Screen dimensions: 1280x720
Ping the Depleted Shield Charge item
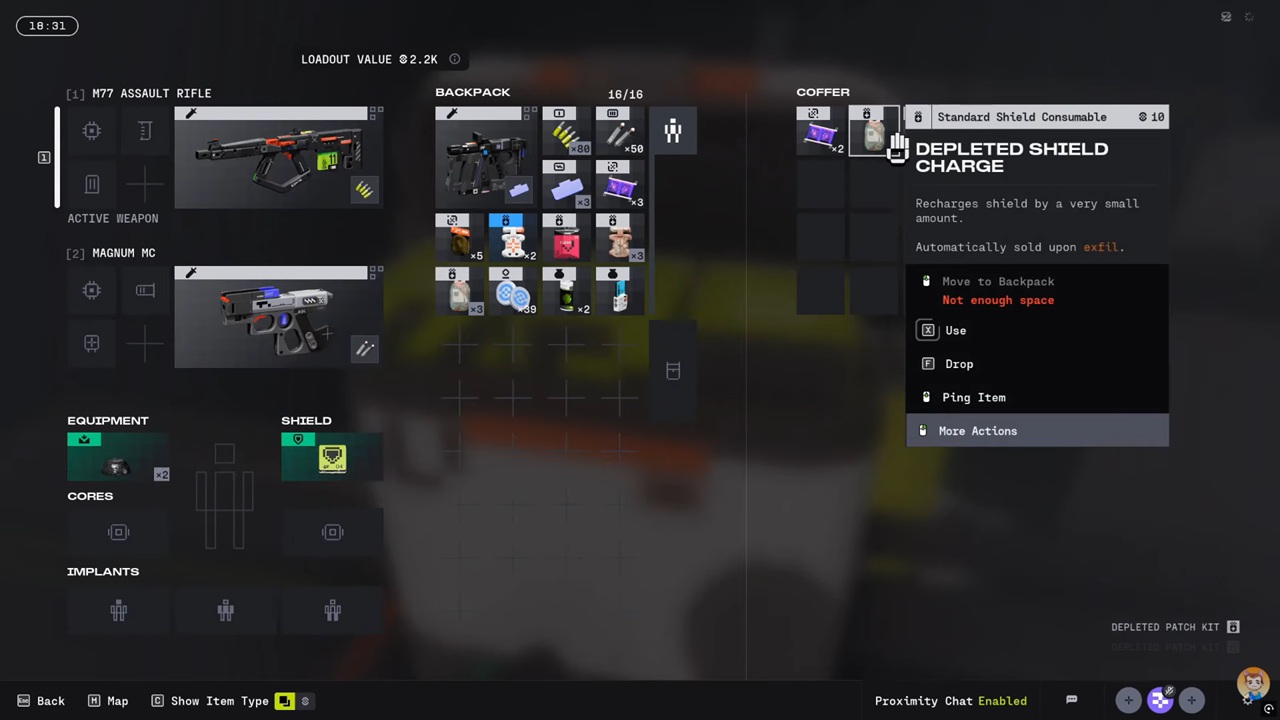tap(973, 397)
